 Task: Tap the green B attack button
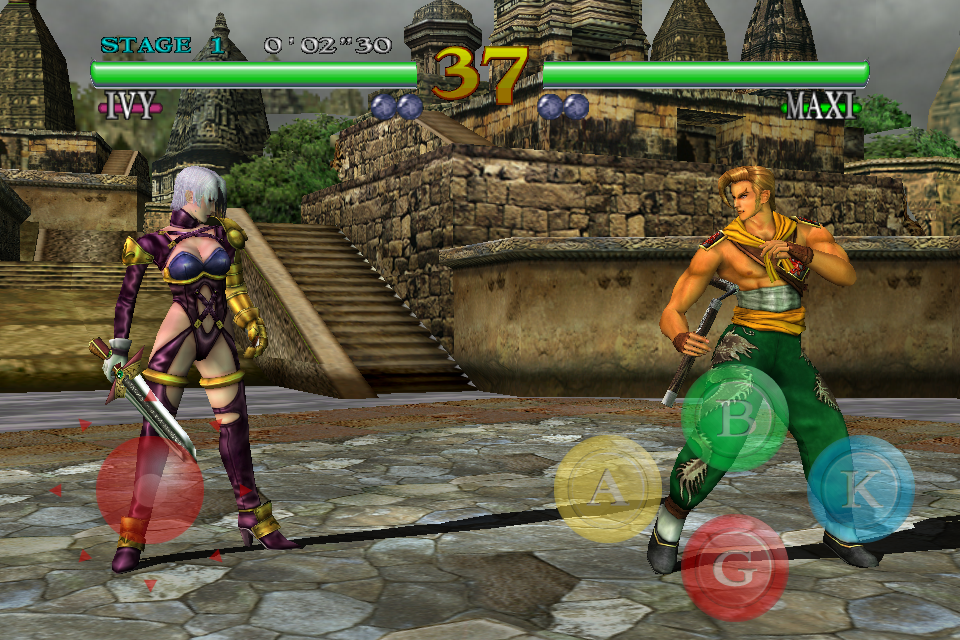tap(735, 419)
